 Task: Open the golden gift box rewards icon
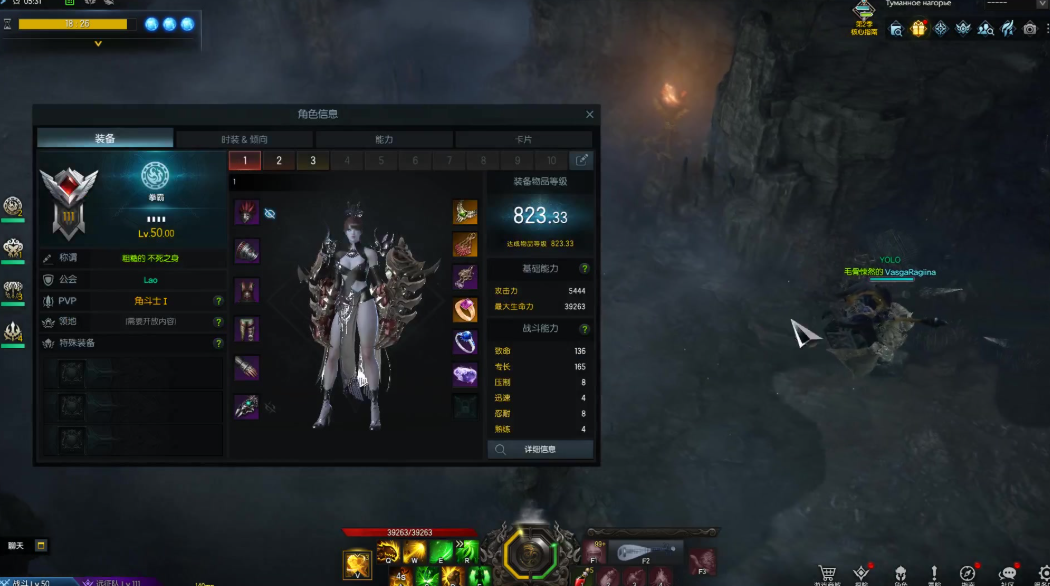click(918, 29)
